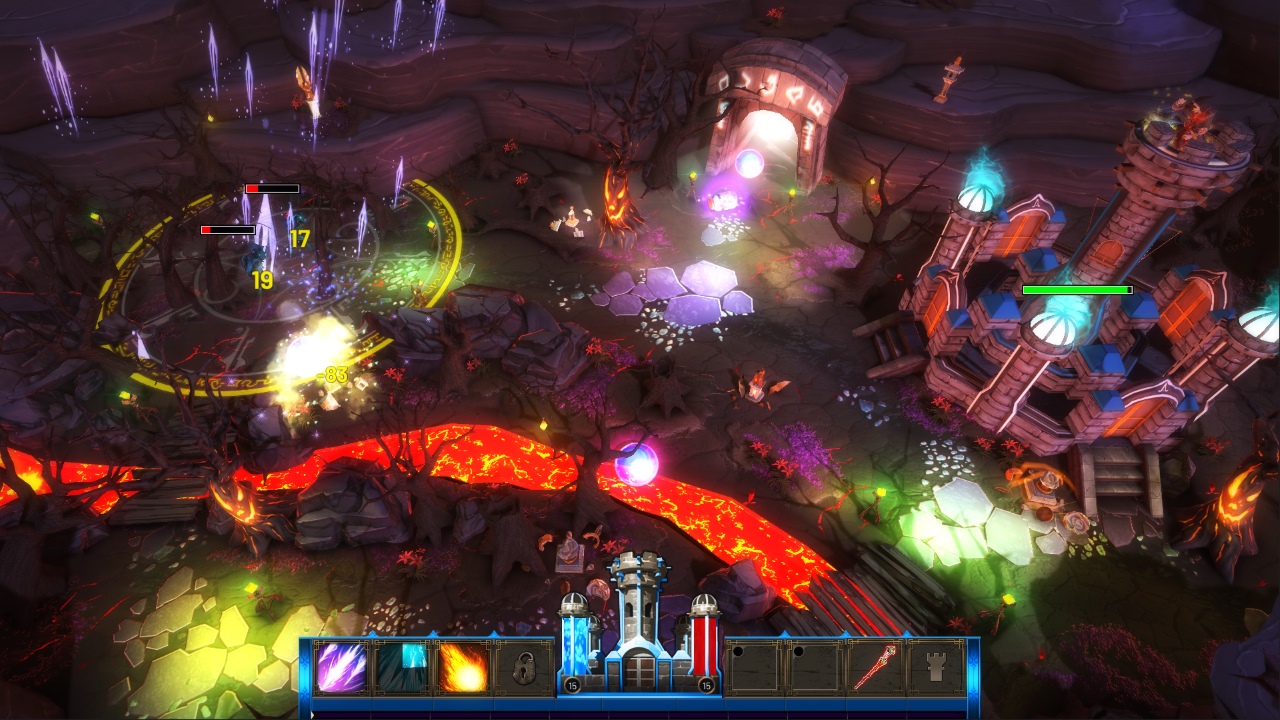Click the padlocked spell slot
Image resolution: width=1280 pixels, height=720 pixels.
523,668
